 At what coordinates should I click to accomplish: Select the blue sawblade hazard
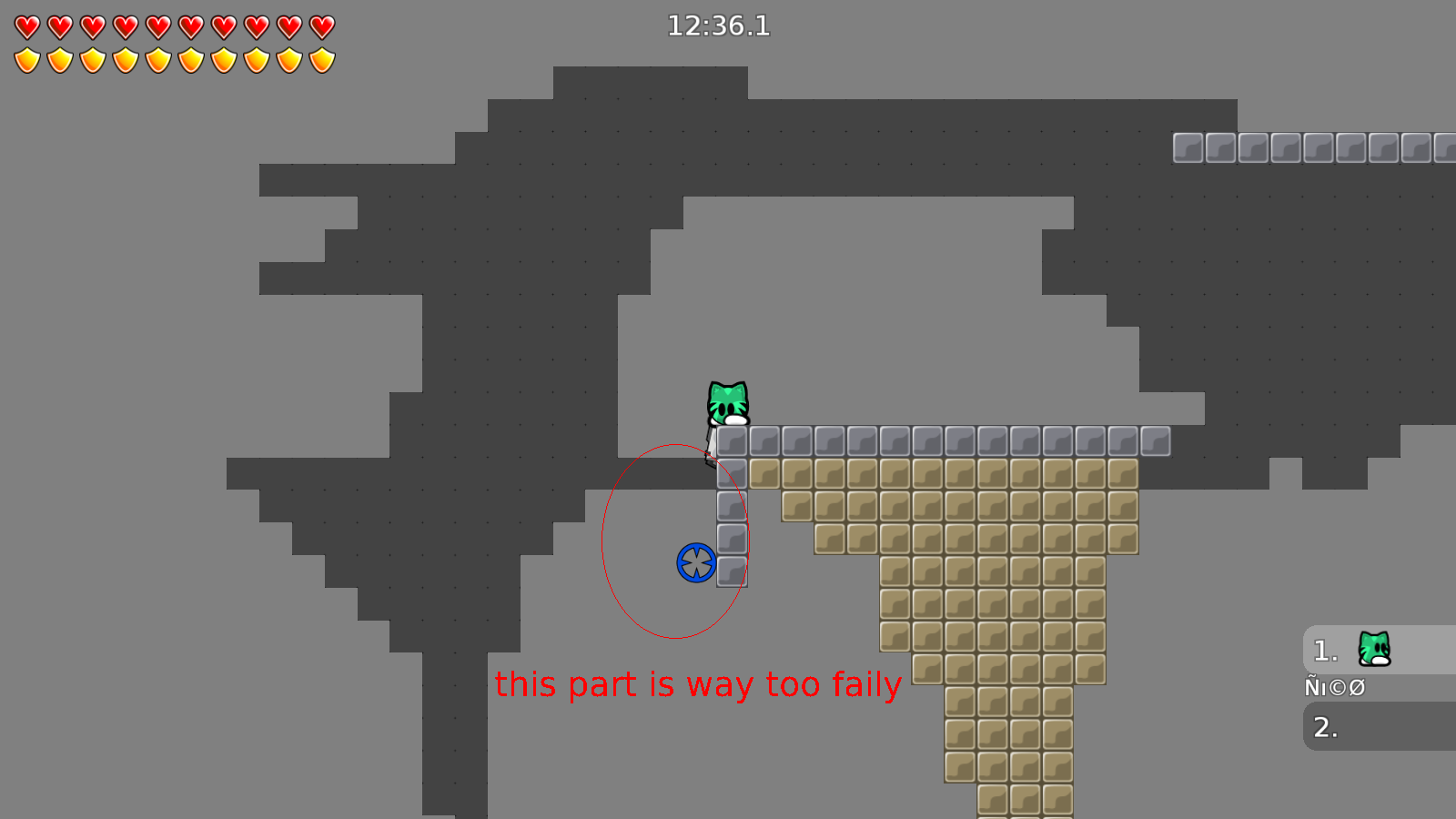(x=695, y=562)
